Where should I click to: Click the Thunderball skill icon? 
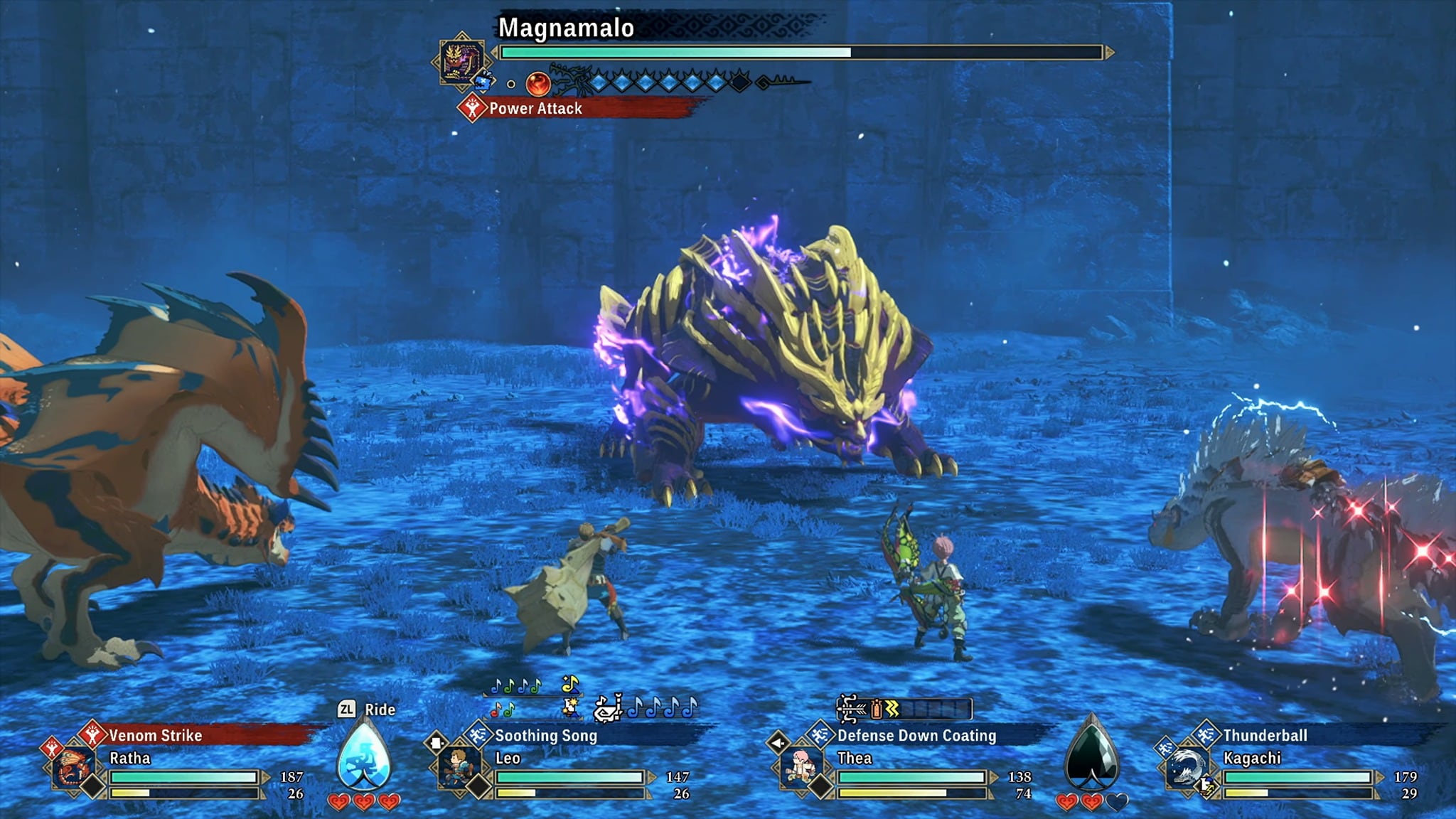click(1206, 736)
